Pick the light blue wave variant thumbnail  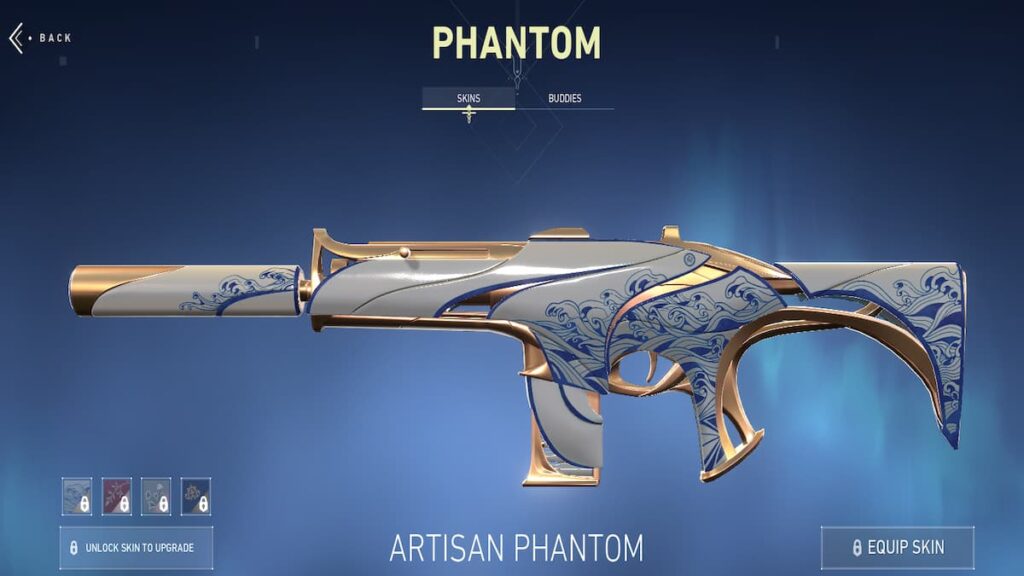coord(77,496)
